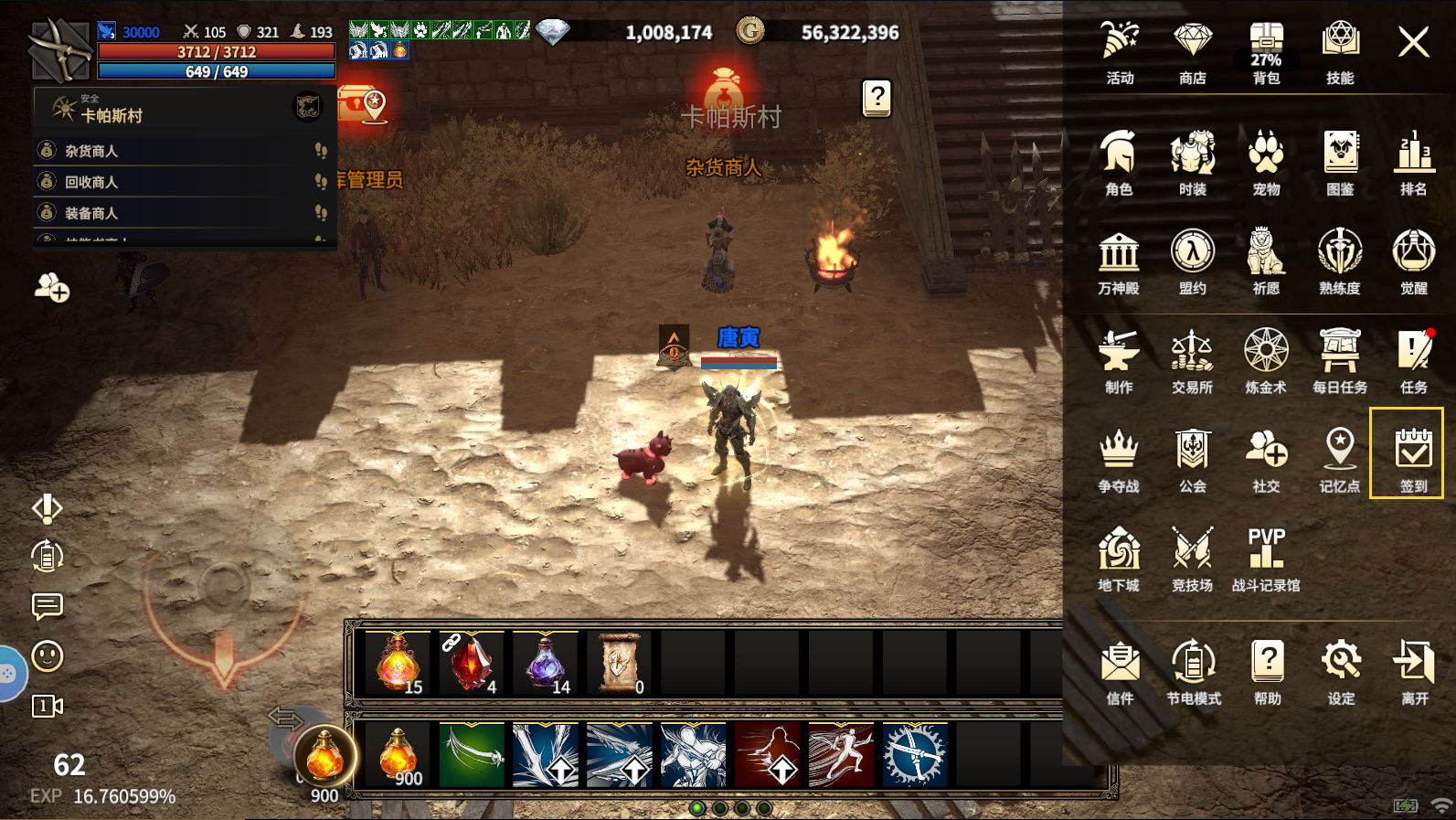This screenshot has width=1456, height=820.
Task: Open the 活动 events menu
Action: [x=1120, y=51]
